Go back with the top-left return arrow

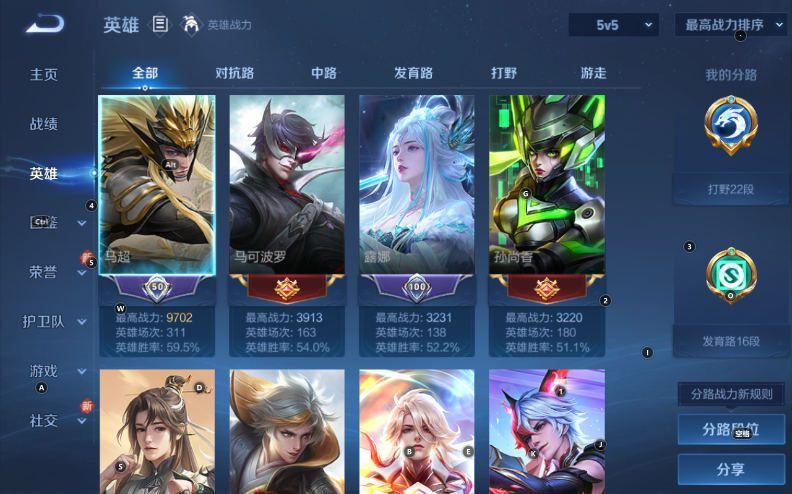click(x=44, y=24)
